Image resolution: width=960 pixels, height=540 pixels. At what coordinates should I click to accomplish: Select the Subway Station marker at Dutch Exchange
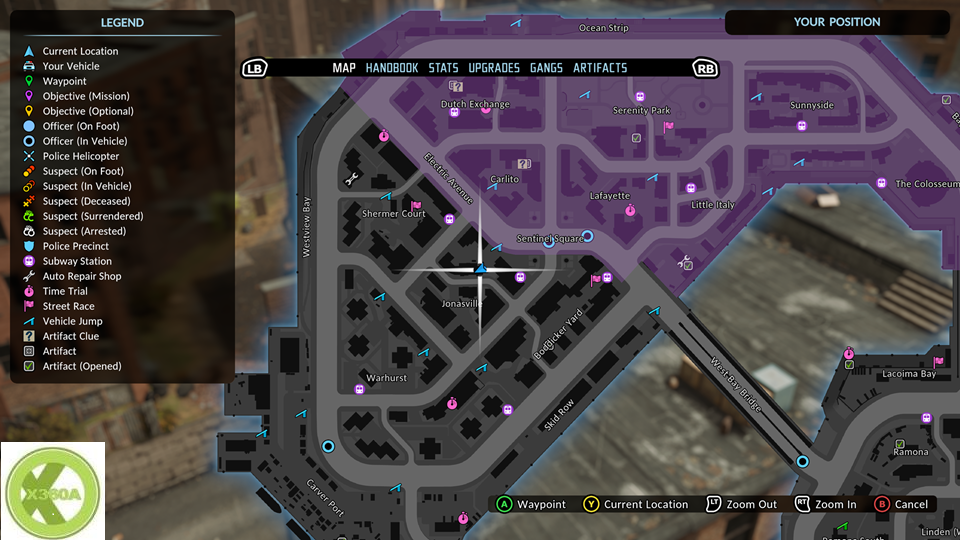point(455,114)
